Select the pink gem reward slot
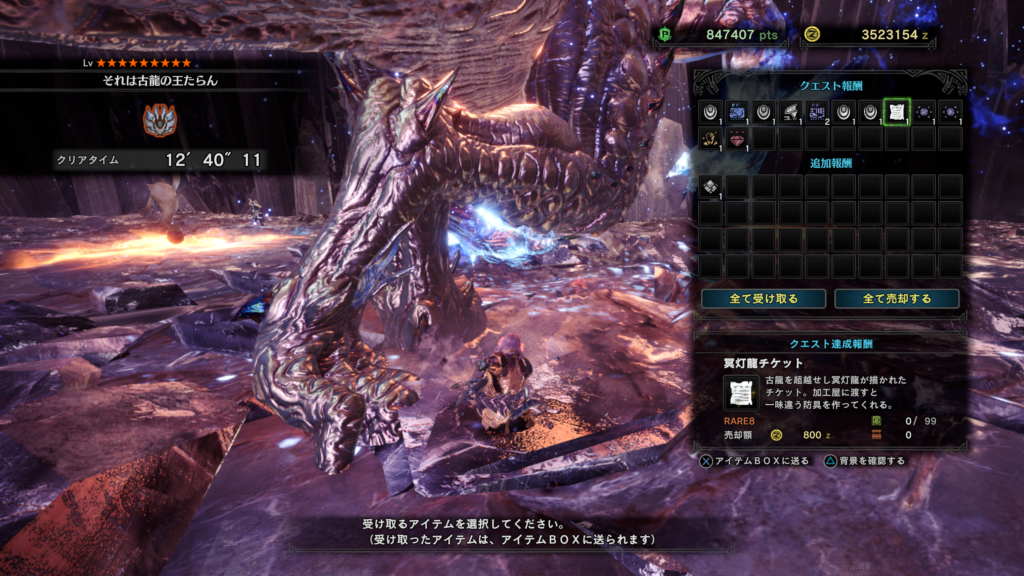This screenshot has width=1024, height=576. click(x=737, y=138)
